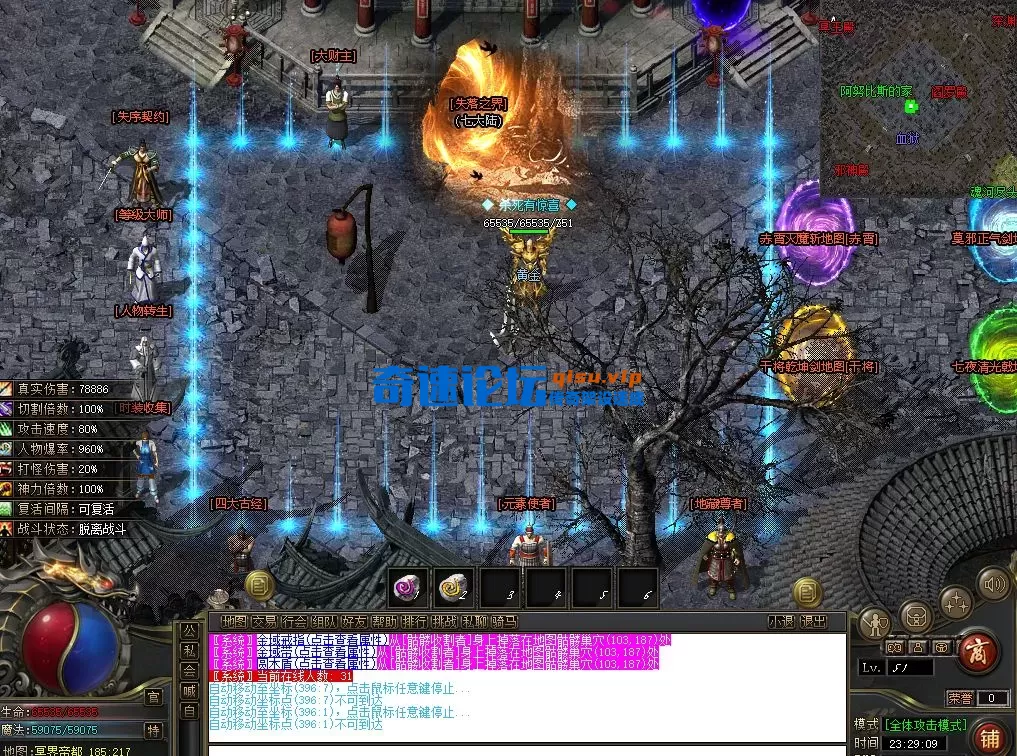The height and width of the screenshot is (756, 1017).
Task: Open the 地图 map menu button
Action: [x=235, y=621]
